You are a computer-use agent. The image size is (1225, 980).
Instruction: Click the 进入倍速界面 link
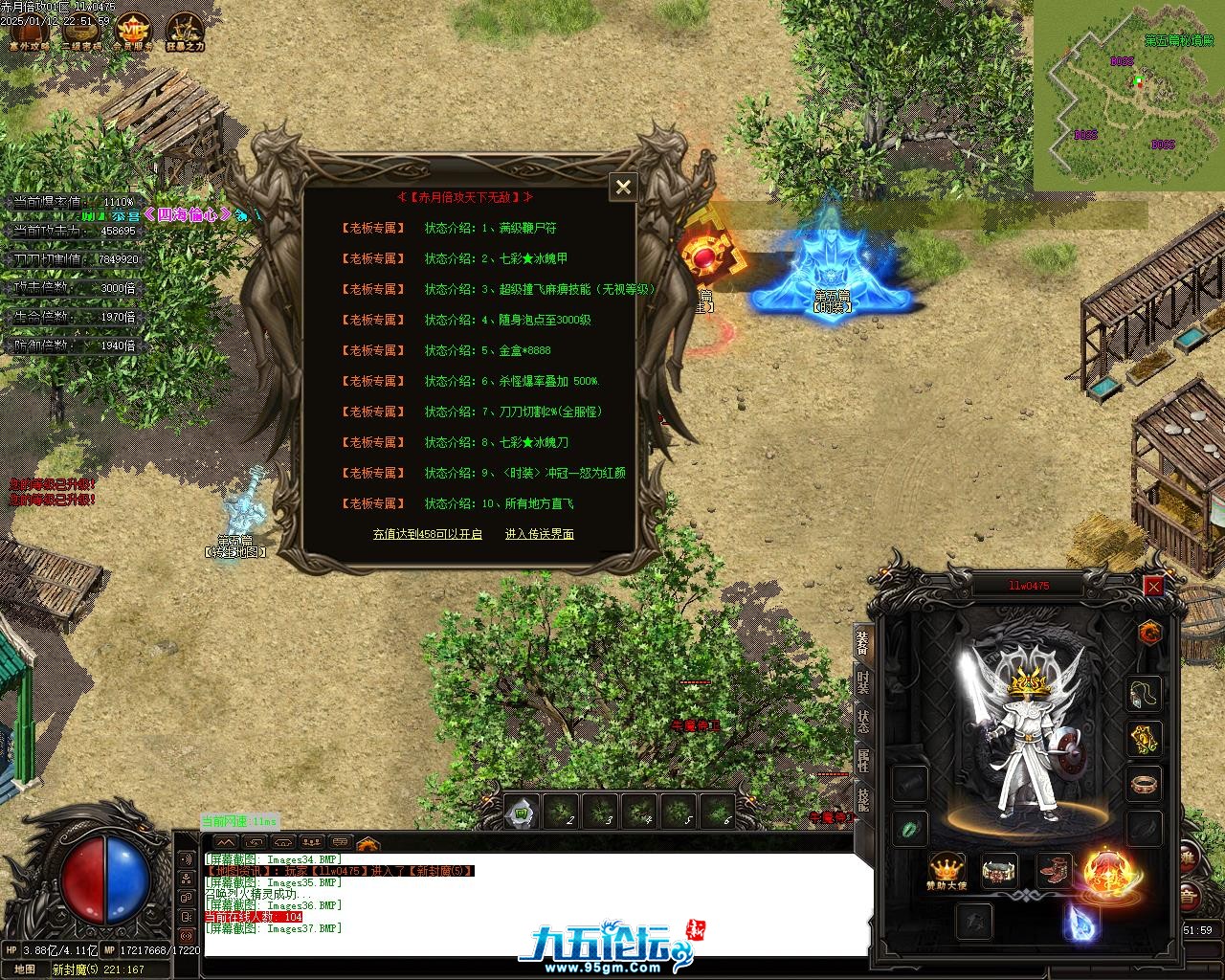(x=540, y=534)
